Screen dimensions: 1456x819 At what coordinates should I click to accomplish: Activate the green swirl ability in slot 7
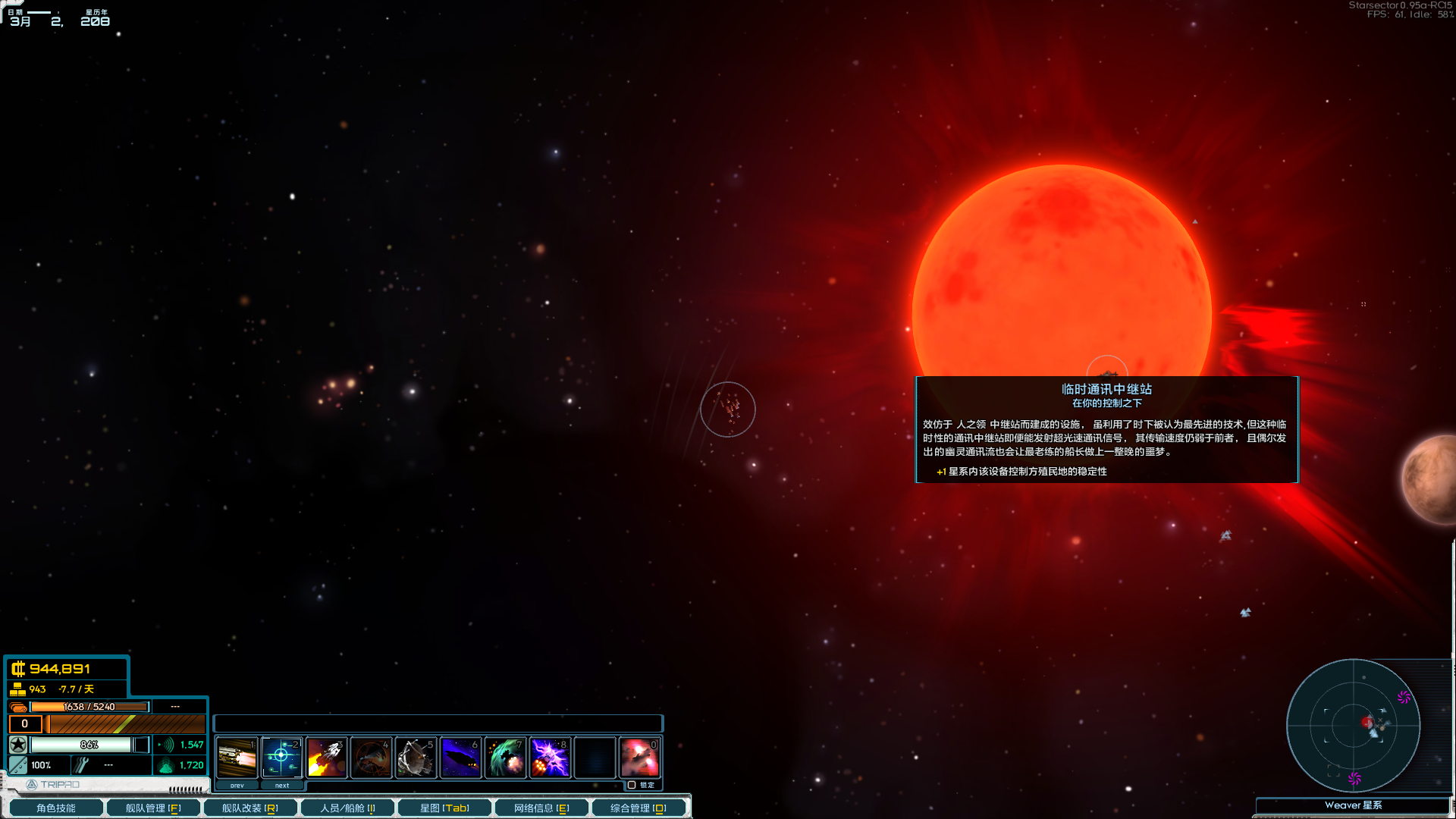click(505, 758)
